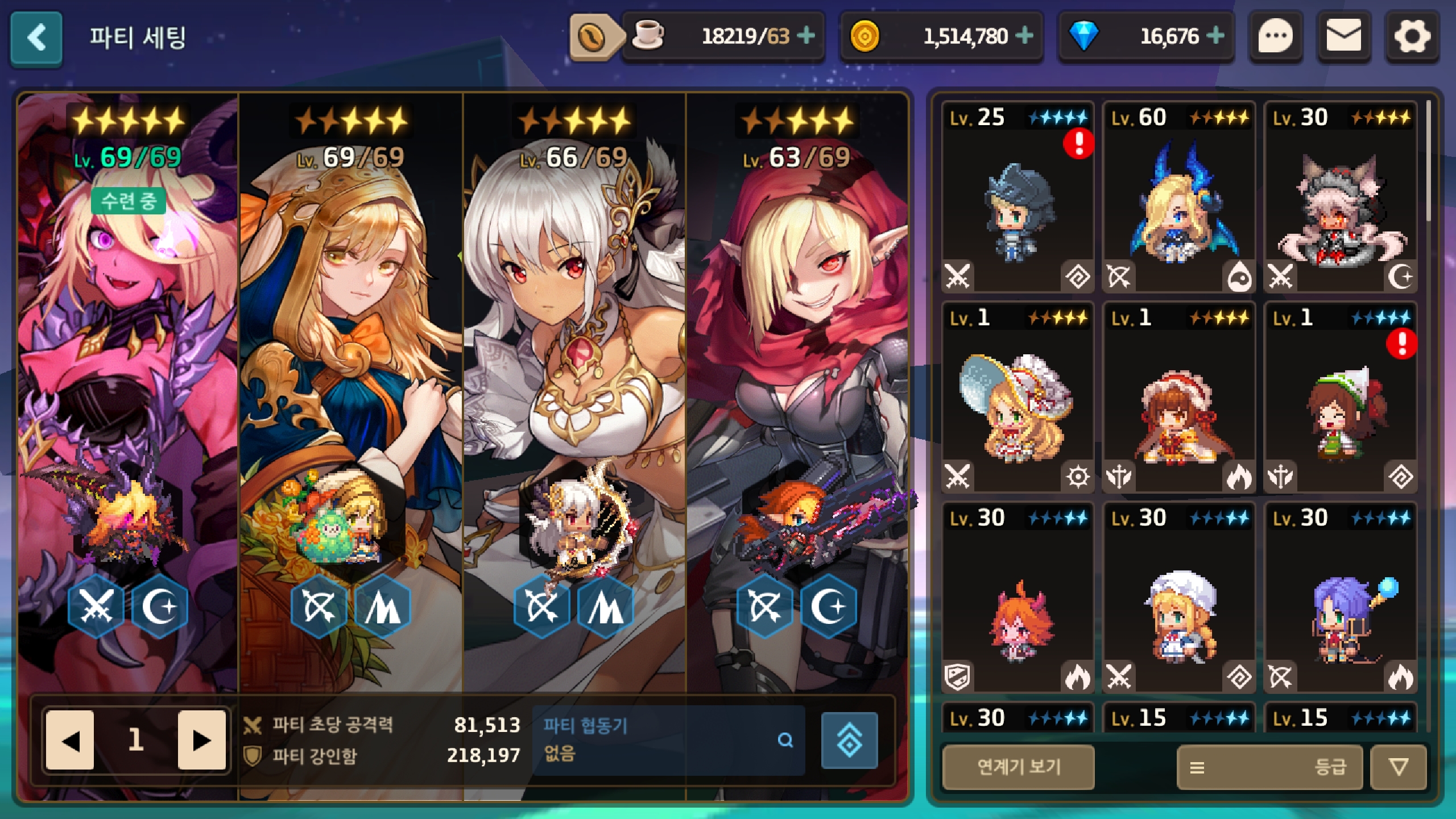
Task: Toggle the sort order triangle button
Action: (x=1399, y=767)
